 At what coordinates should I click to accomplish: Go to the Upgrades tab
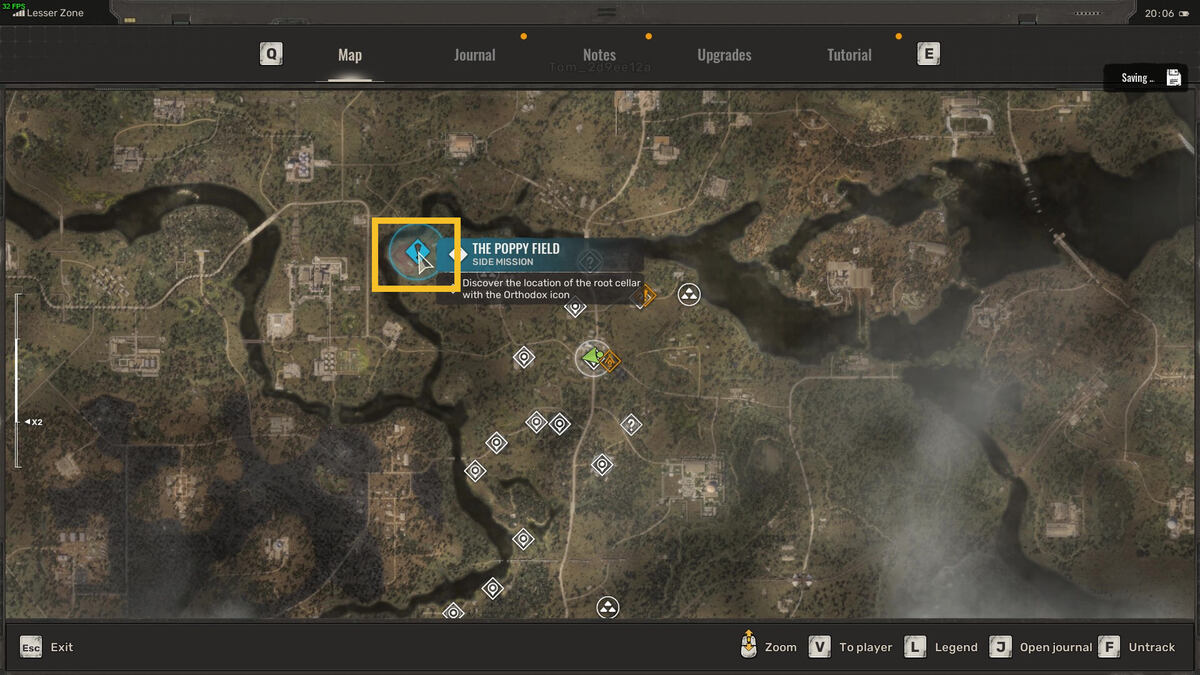724,55
